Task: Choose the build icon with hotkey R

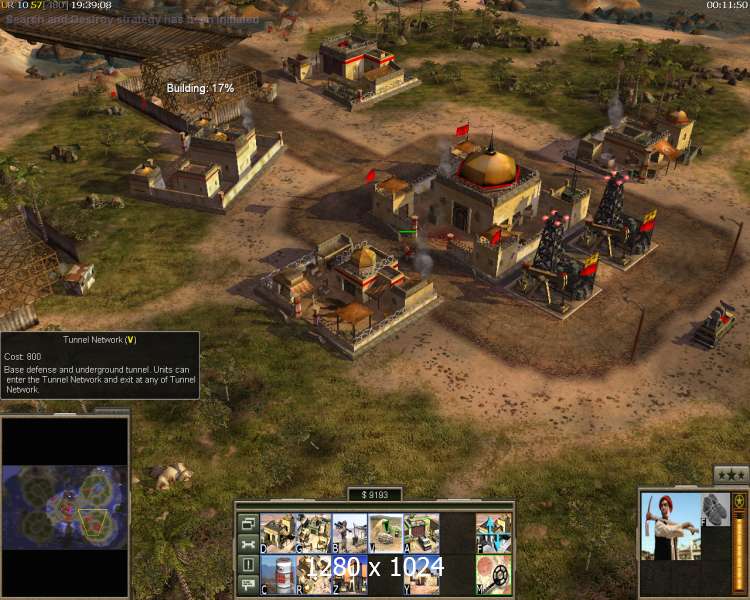Action: tap(313, 574)
